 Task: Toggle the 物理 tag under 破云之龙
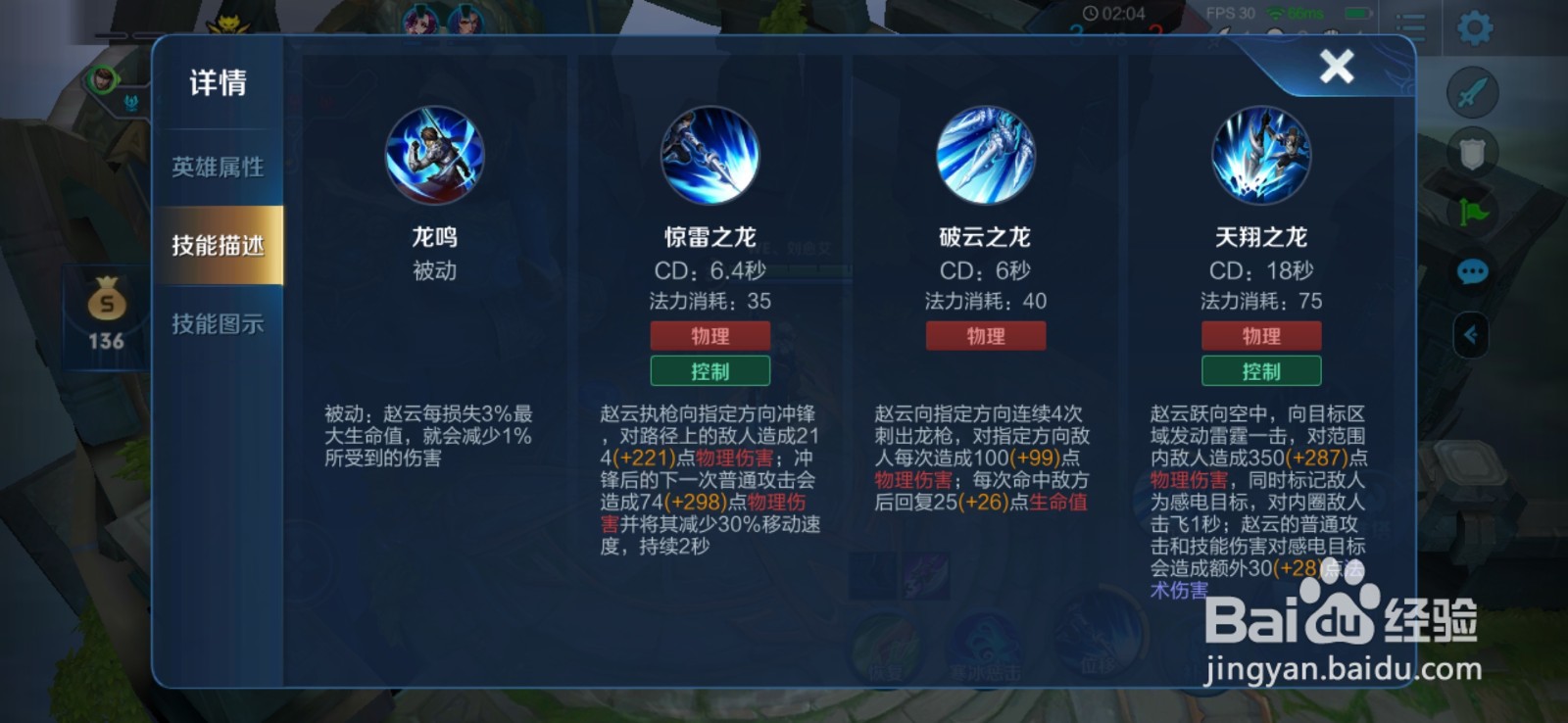(x=985, y=335)
